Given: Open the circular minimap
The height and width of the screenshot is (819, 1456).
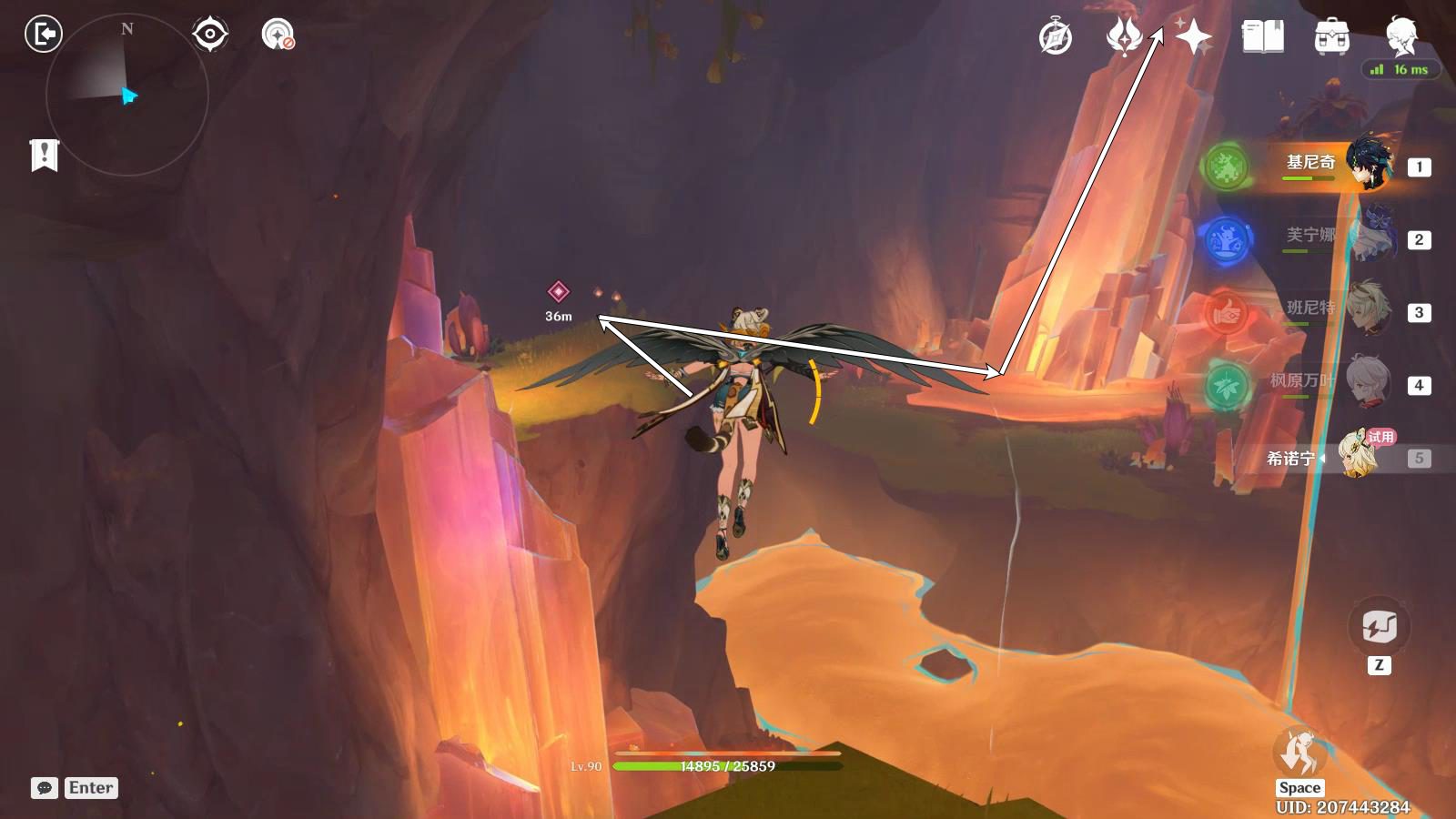Looking at the screenshot, I should click(x=127, y=95).
